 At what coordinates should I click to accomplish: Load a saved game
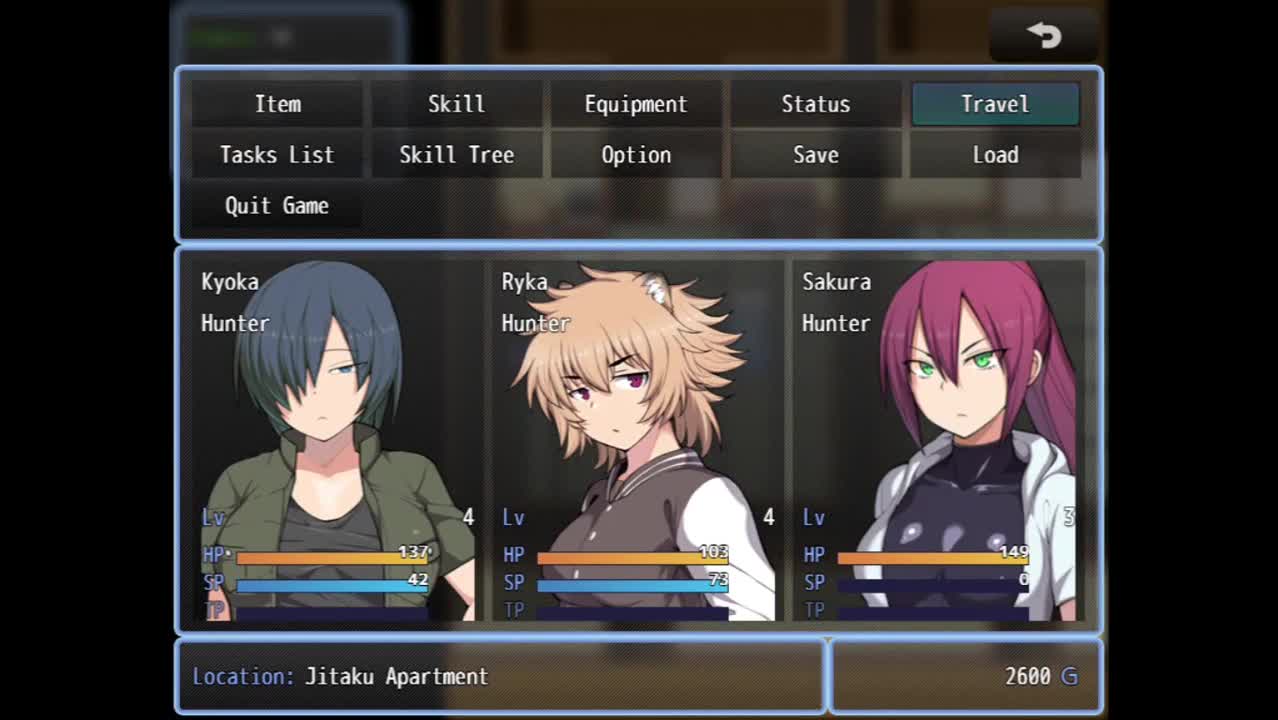(995, 155)
